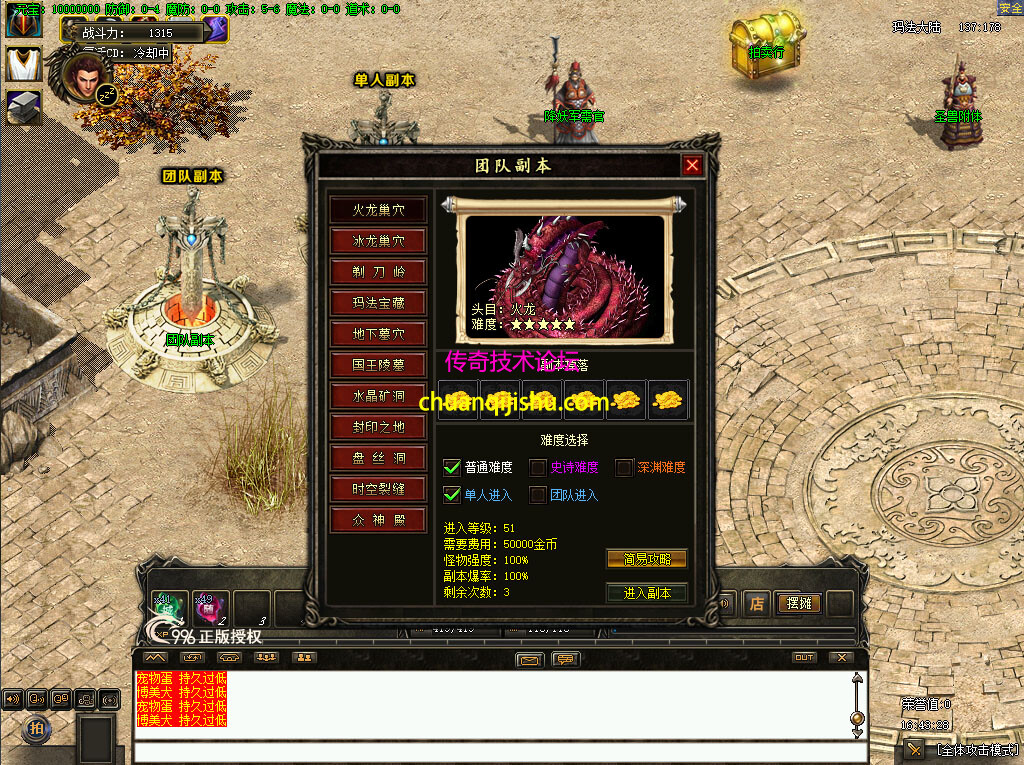Open the 玛法宝藏 dungeon entry
Image resolution: width=1024 pixels, height=765 pixels.
pos(378,303)
